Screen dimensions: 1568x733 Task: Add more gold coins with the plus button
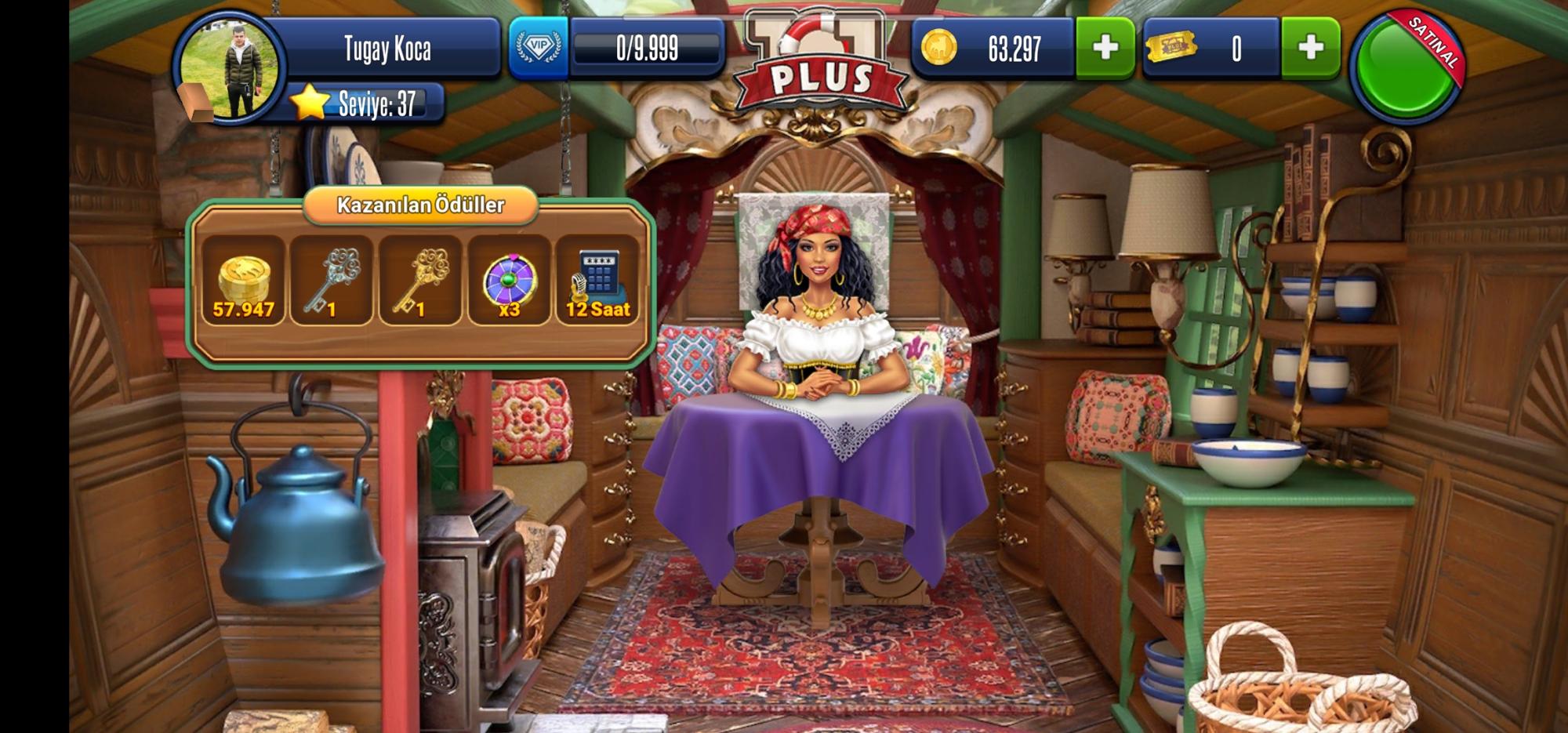pos(1105,48)
